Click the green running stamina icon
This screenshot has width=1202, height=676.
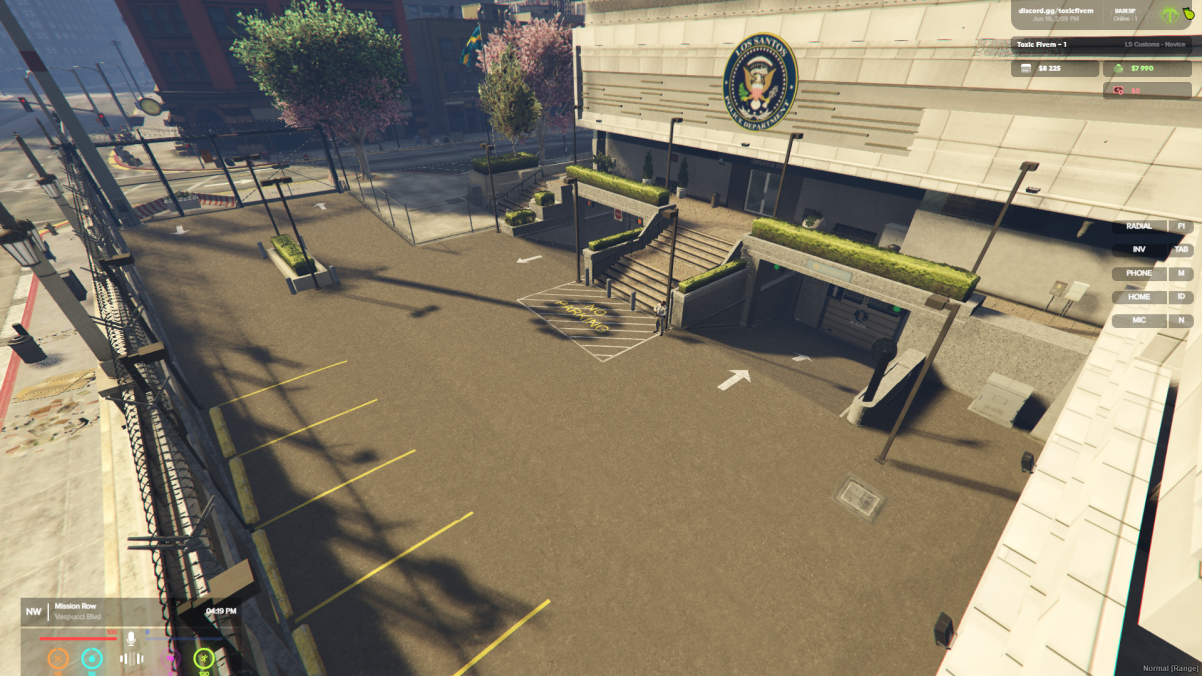pos(204,659)
